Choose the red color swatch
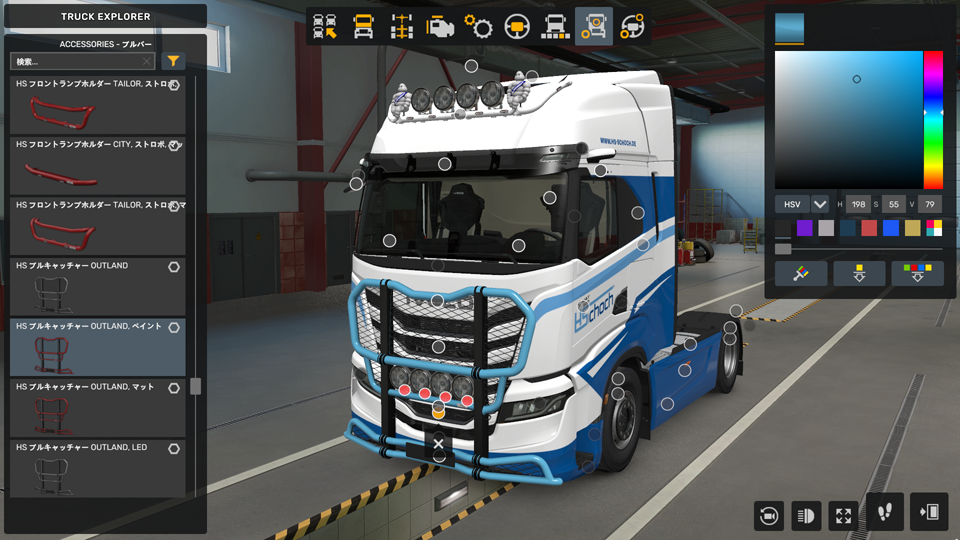The image size is (960, 540). click(x=869, y=228)
